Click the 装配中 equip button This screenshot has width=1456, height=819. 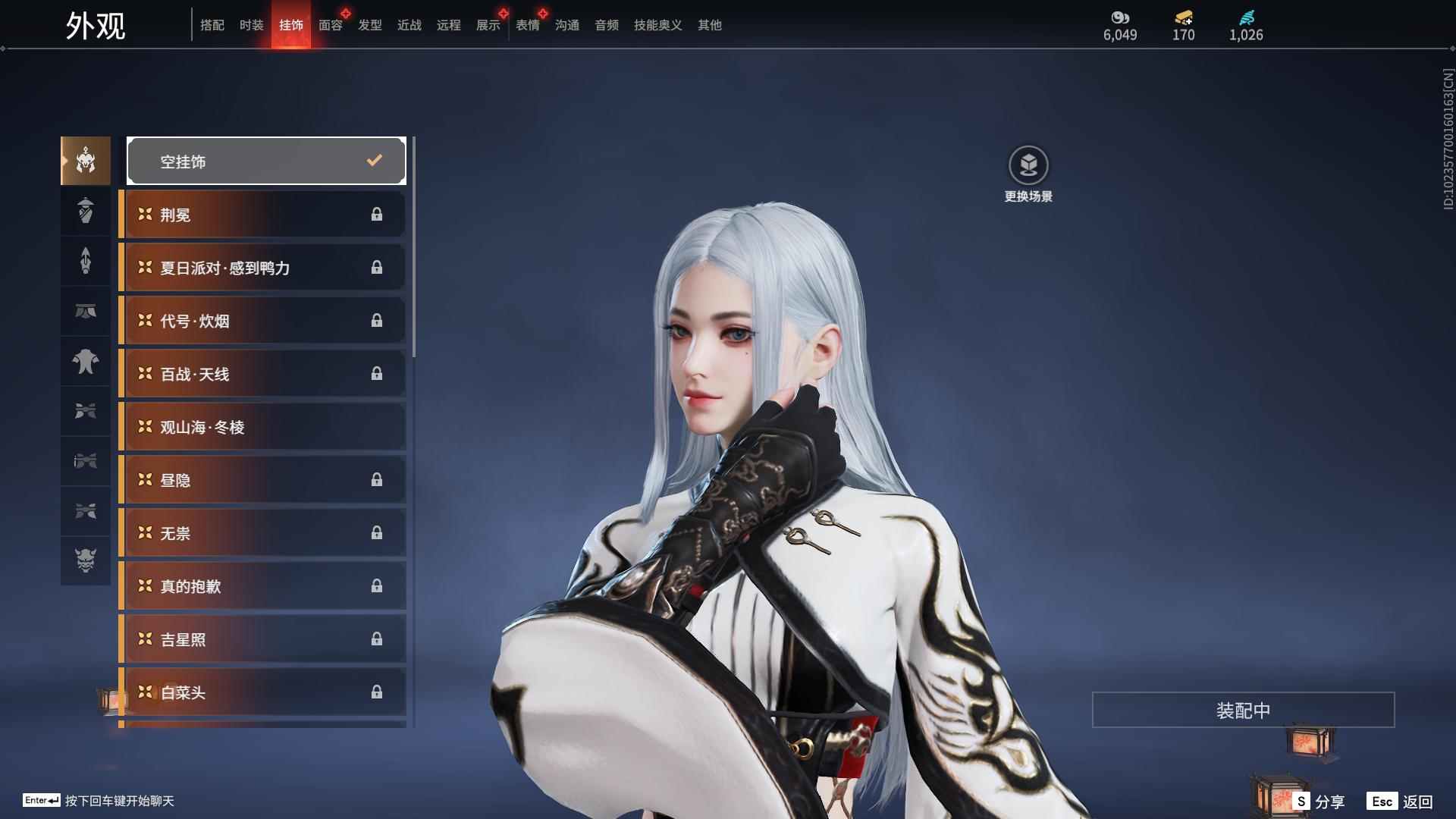[1243, 710]
